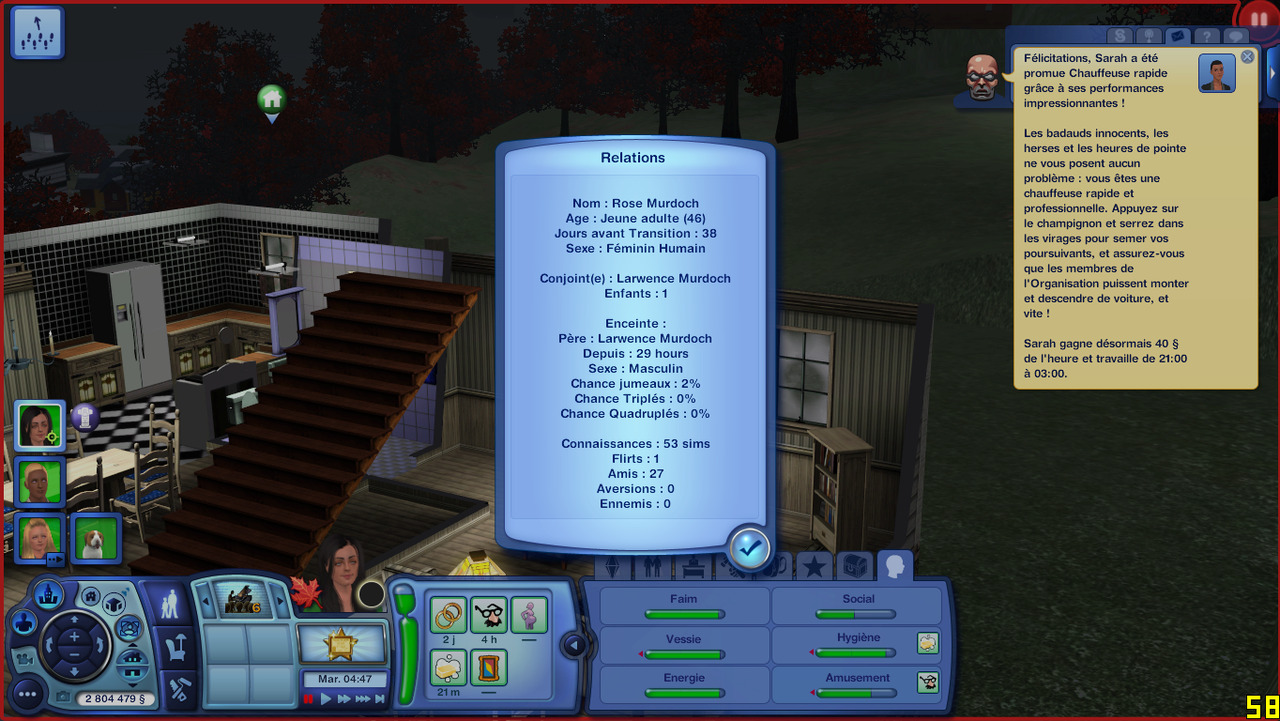Image resolution: width=1280 pixels, height=721 pixels.
Task: Switch to the relationships tab with two figures
Action: pos(653,568)
